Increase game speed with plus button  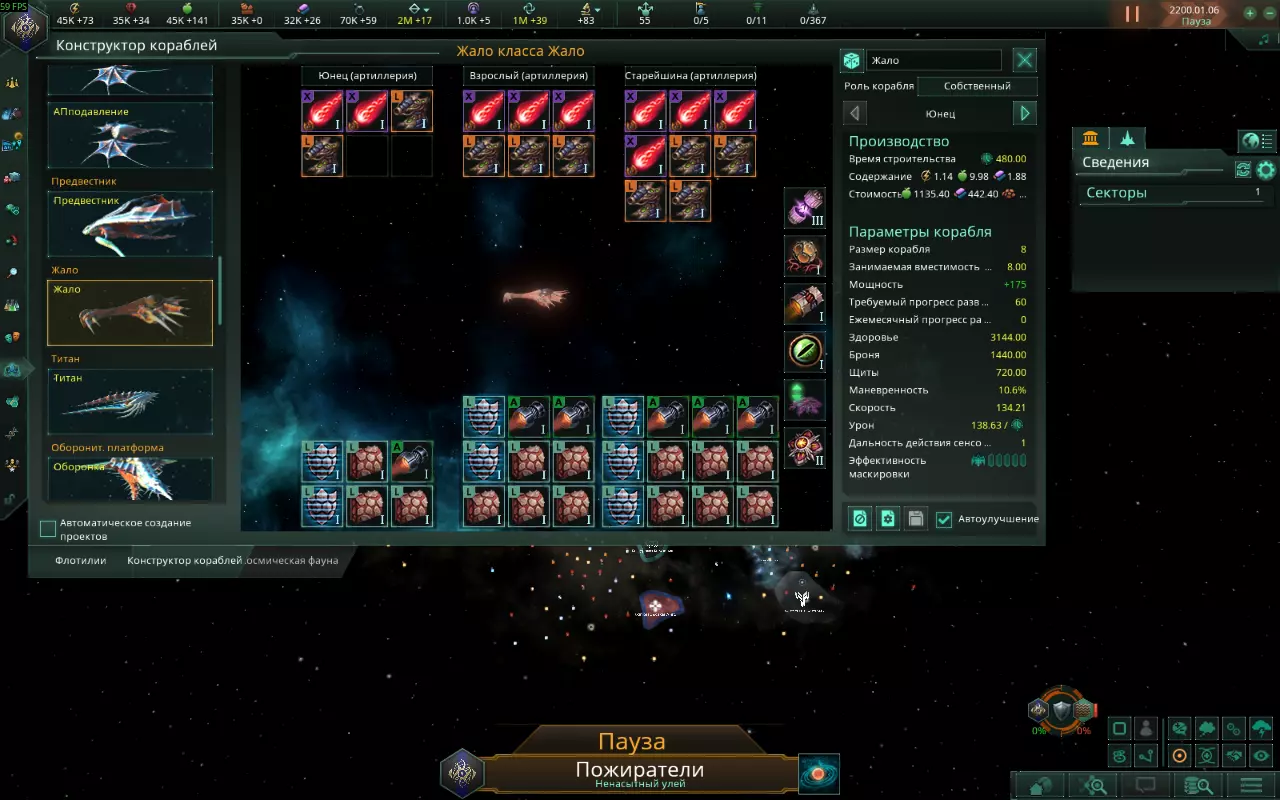[x=1250, y=14]
